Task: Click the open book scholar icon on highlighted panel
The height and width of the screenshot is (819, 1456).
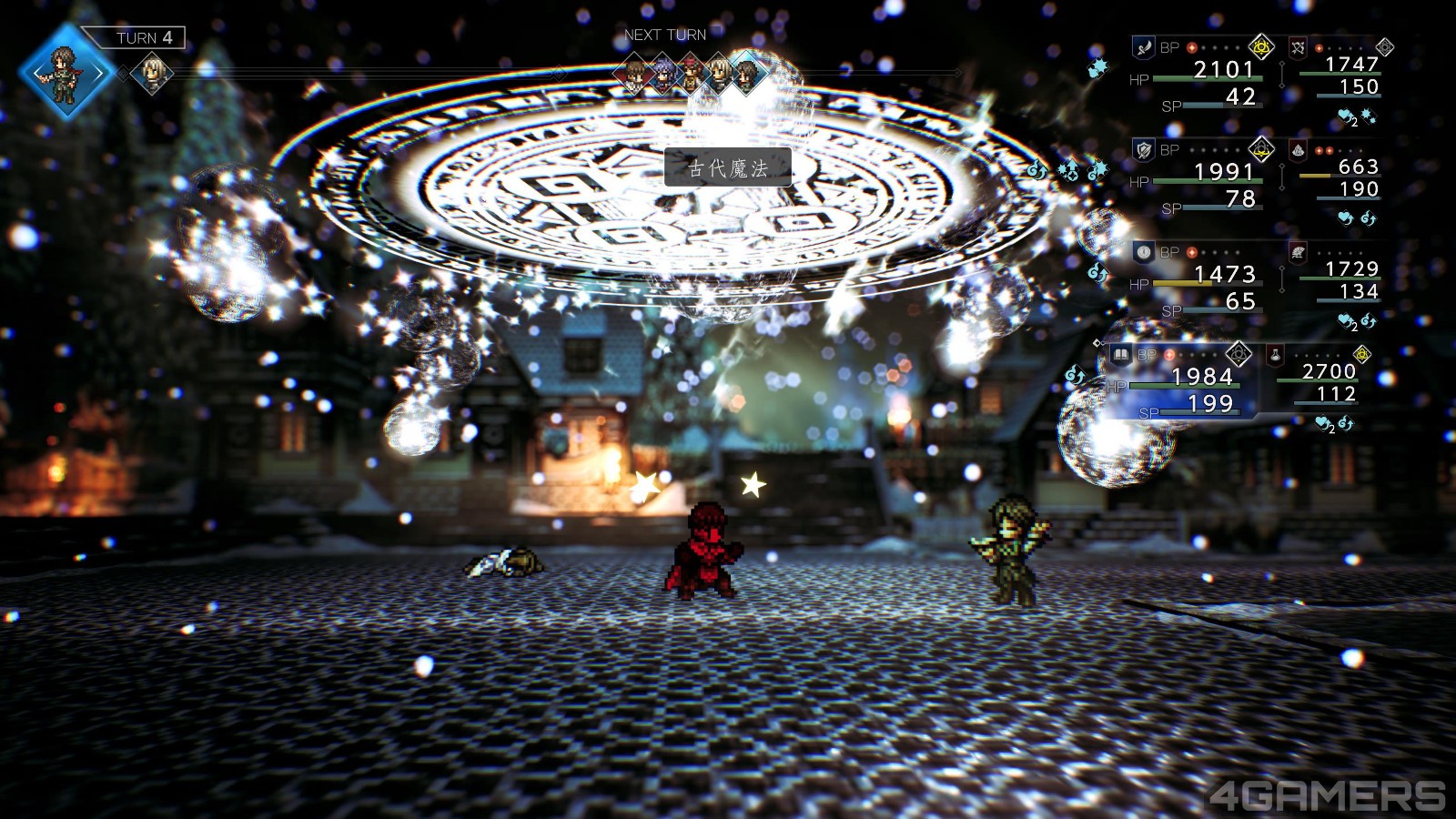Action: [x=1122, y=354]
